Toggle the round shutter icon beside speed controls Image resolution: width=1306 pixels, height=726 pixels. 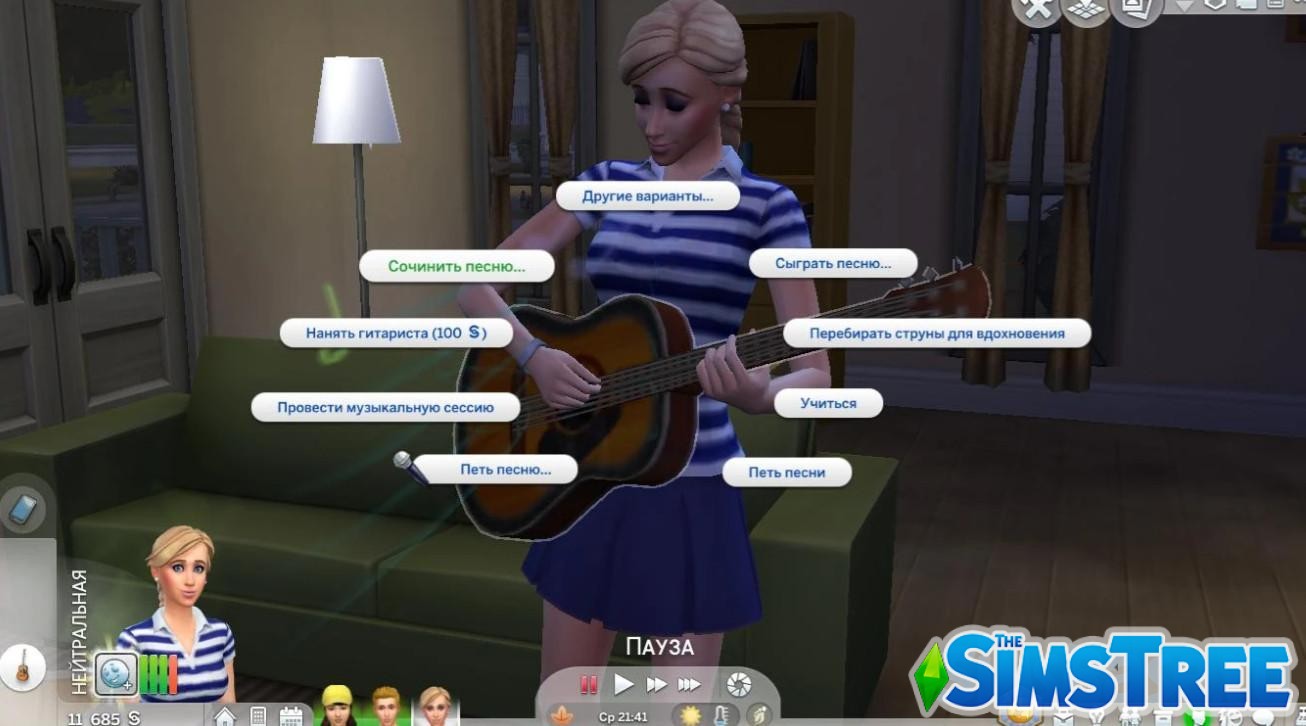click(738, 685)
